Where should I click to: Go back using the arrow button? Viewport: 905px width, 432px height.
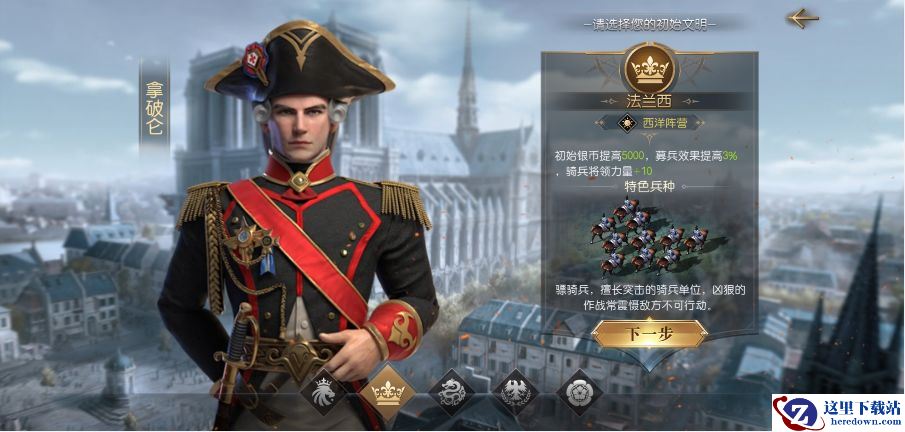(802, 18)
